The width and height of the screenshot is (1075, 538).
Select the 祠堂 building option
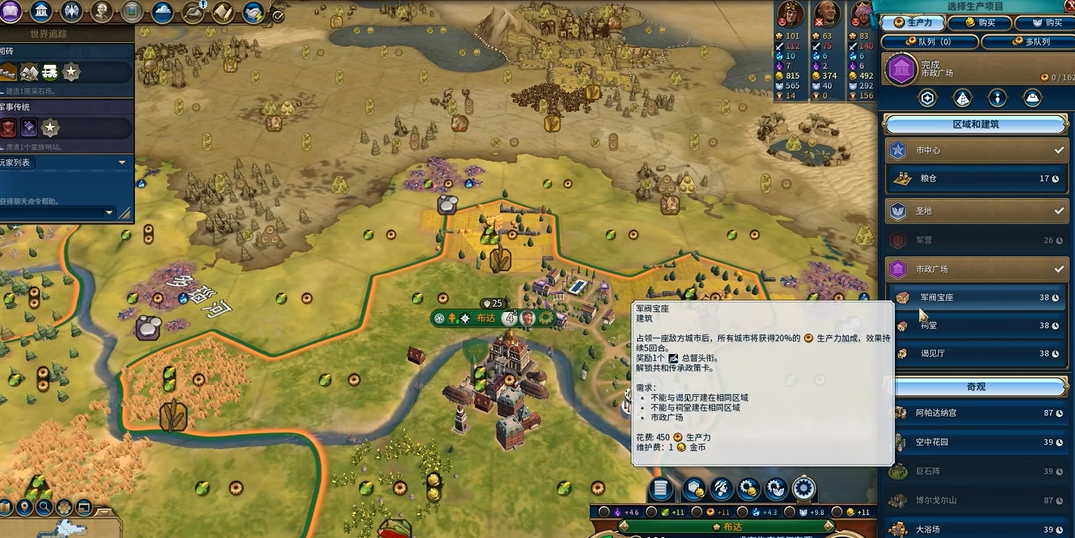coord(975,326)
